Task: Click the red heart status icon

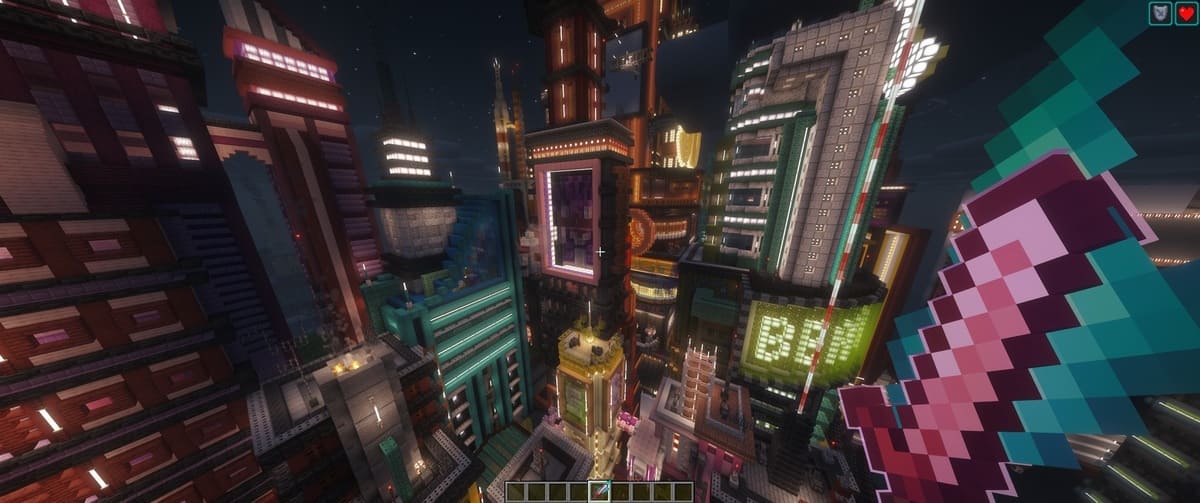Action: point(1185,14)
